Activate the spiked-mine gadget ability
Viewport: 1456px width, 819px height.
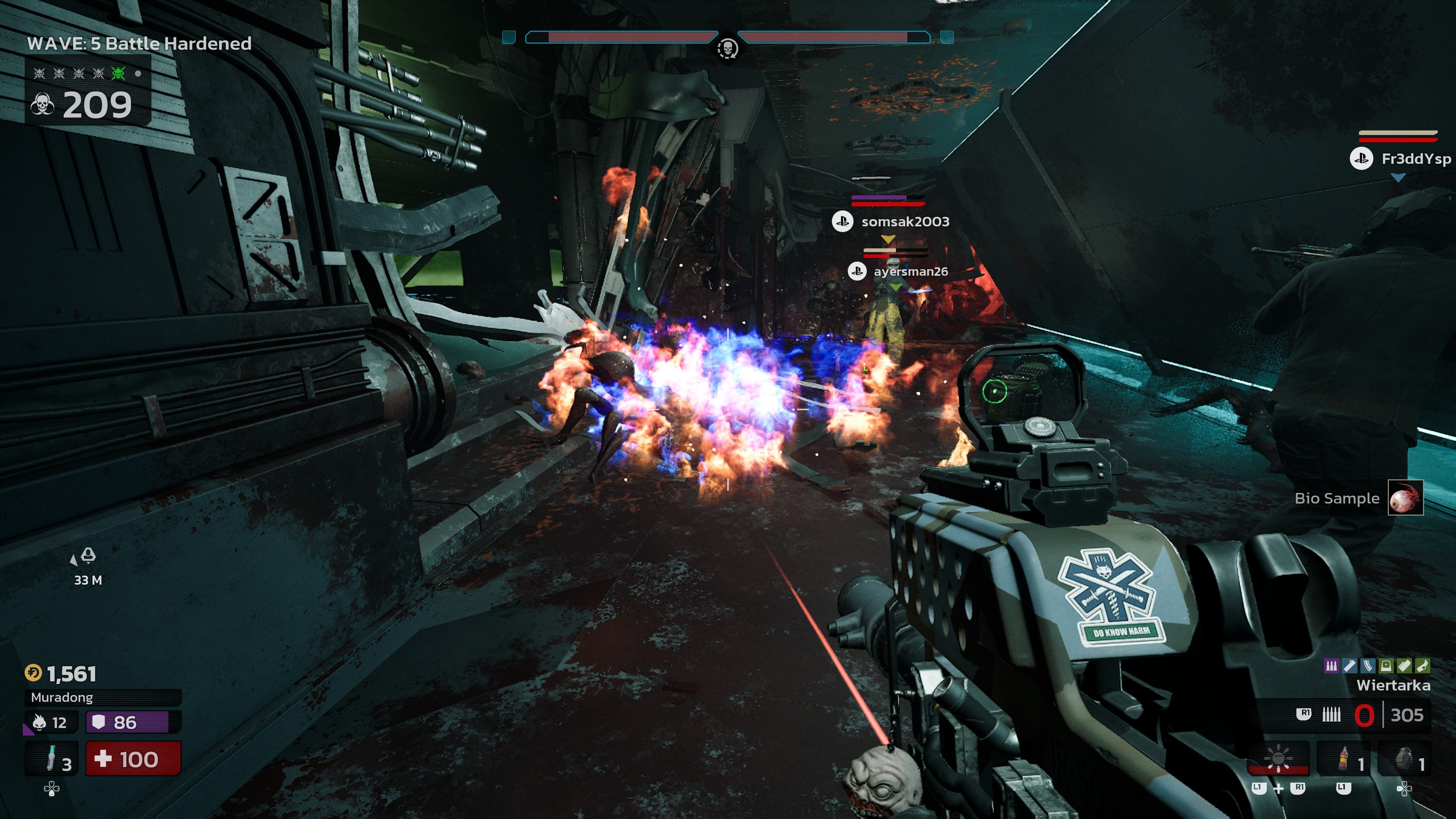tap(1278, 758)
